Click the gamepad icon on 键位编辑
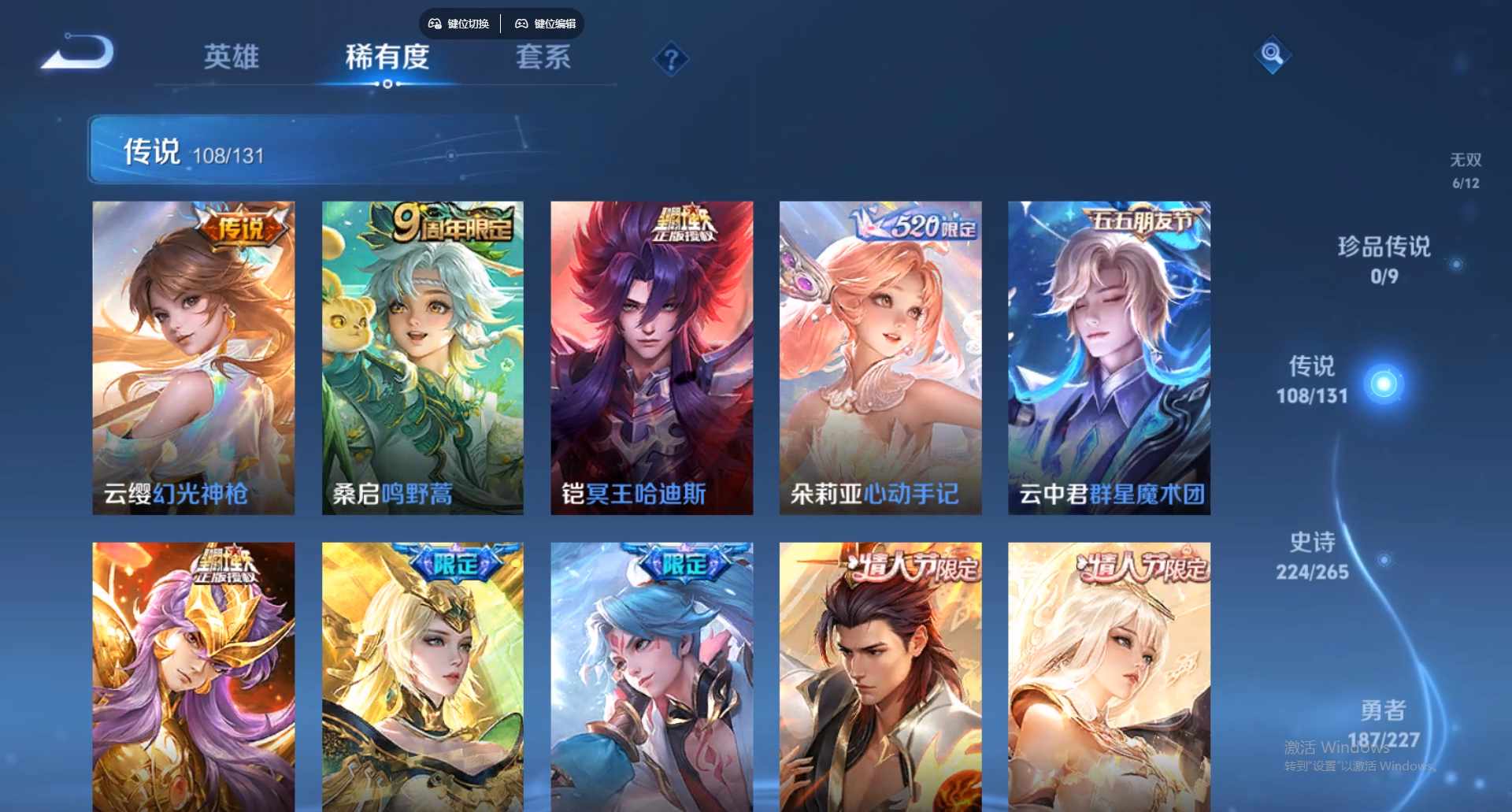Image resolution: width=1512 pixels, height=812 pixels. click(x=521, y=24)
